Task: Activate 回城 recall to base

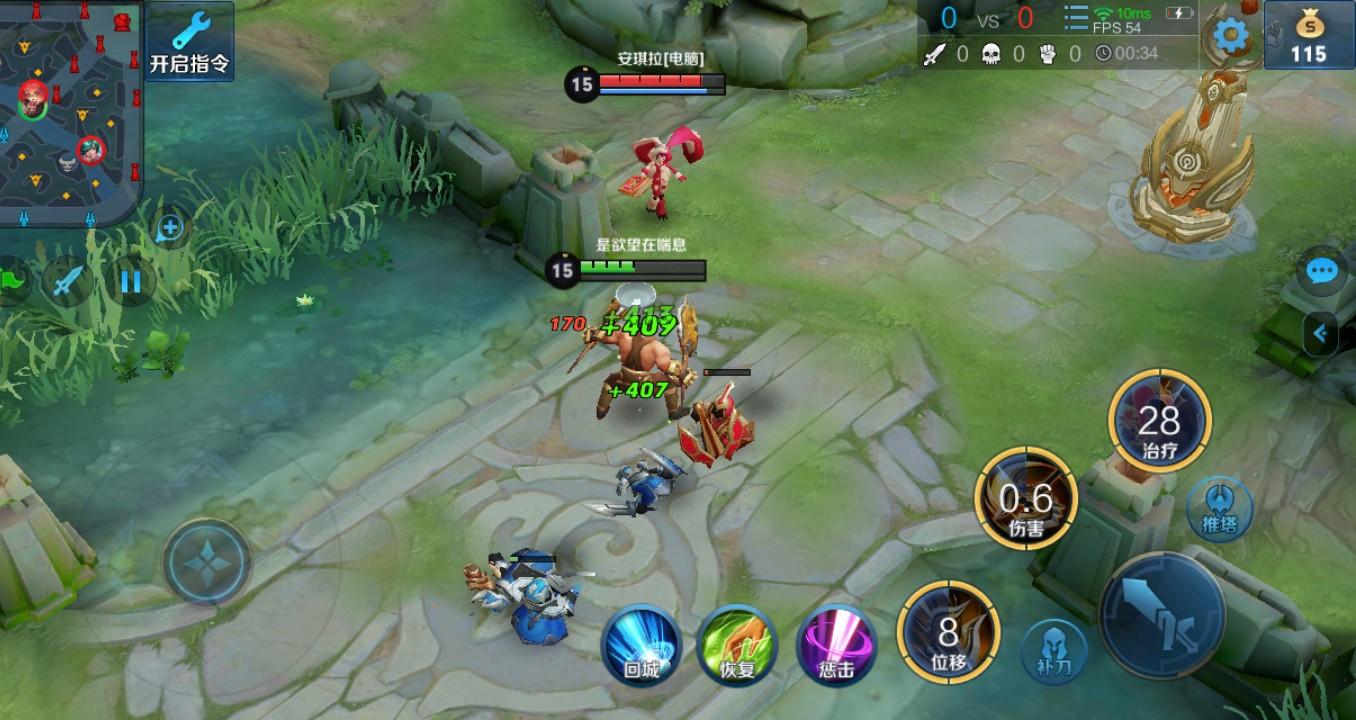Action: (x=641, y=645)
